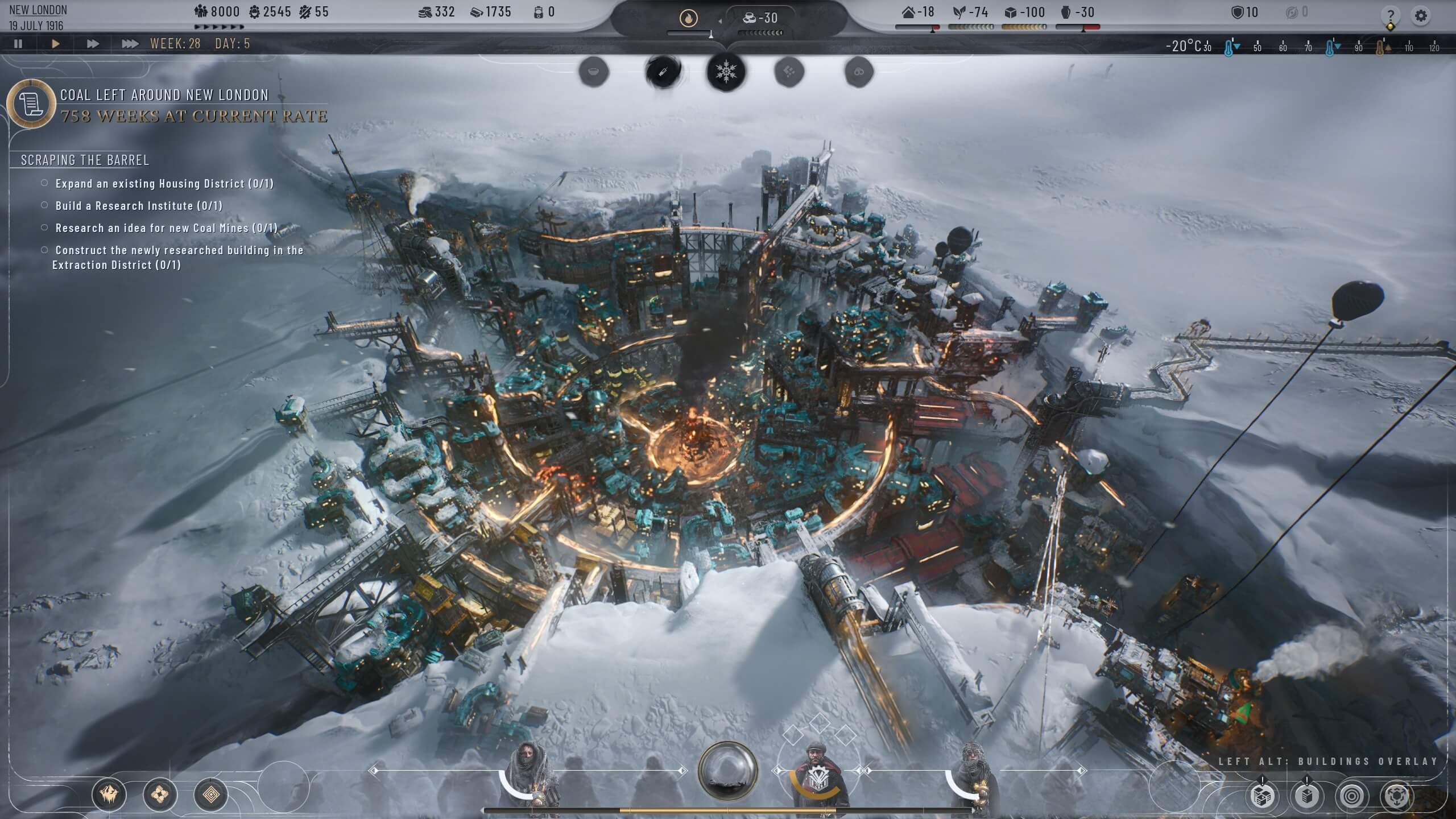Open the concentric circles build button
The height and width of the screenshot is (819, 1456).
pyautogui.click(x=1351, y=796)
